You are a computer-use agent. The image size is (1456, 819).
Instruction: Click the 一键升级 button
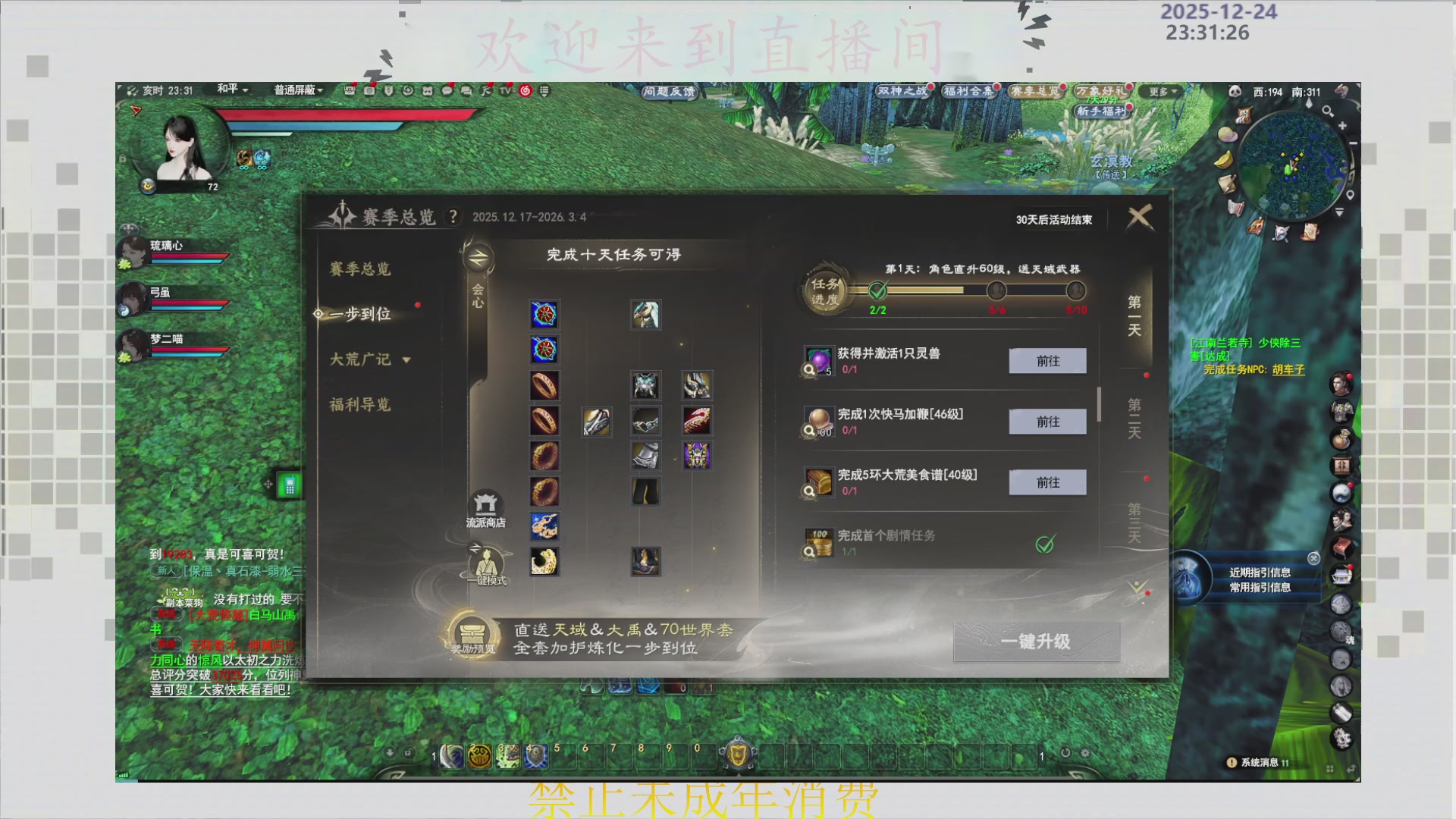tap(1037, 642)
